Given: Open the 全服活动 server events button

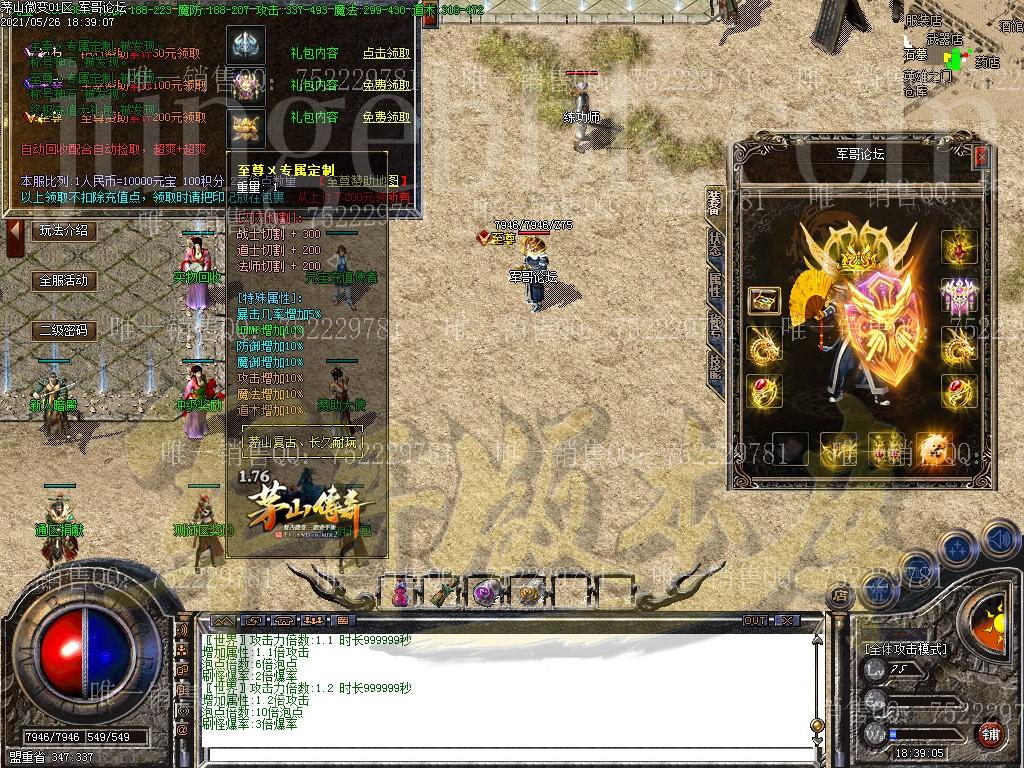Looking at the screenshot, I should (x=63, y=281).
